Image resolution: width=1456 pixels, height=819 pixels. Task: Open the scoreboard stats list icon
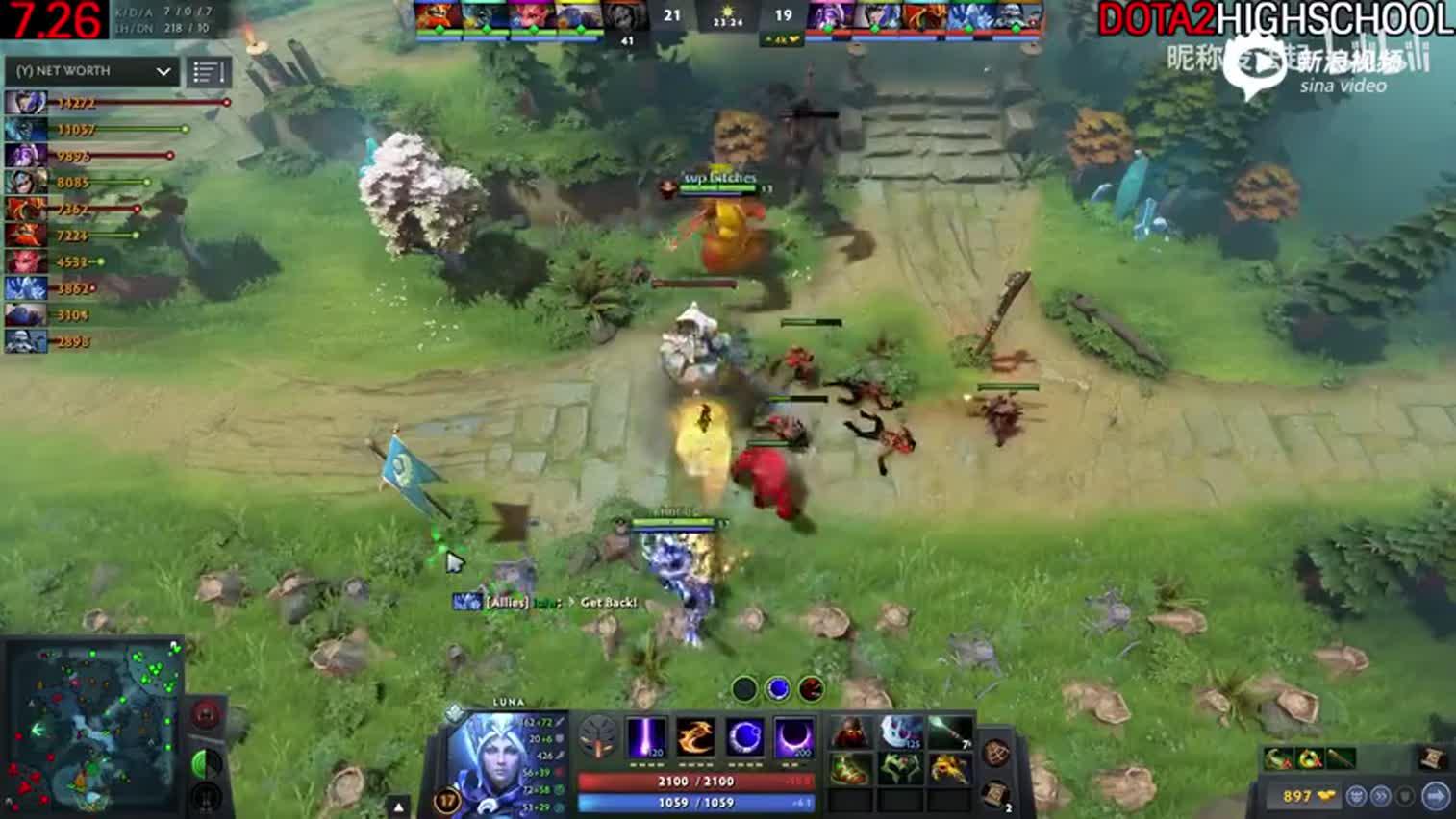coord(206,71)
